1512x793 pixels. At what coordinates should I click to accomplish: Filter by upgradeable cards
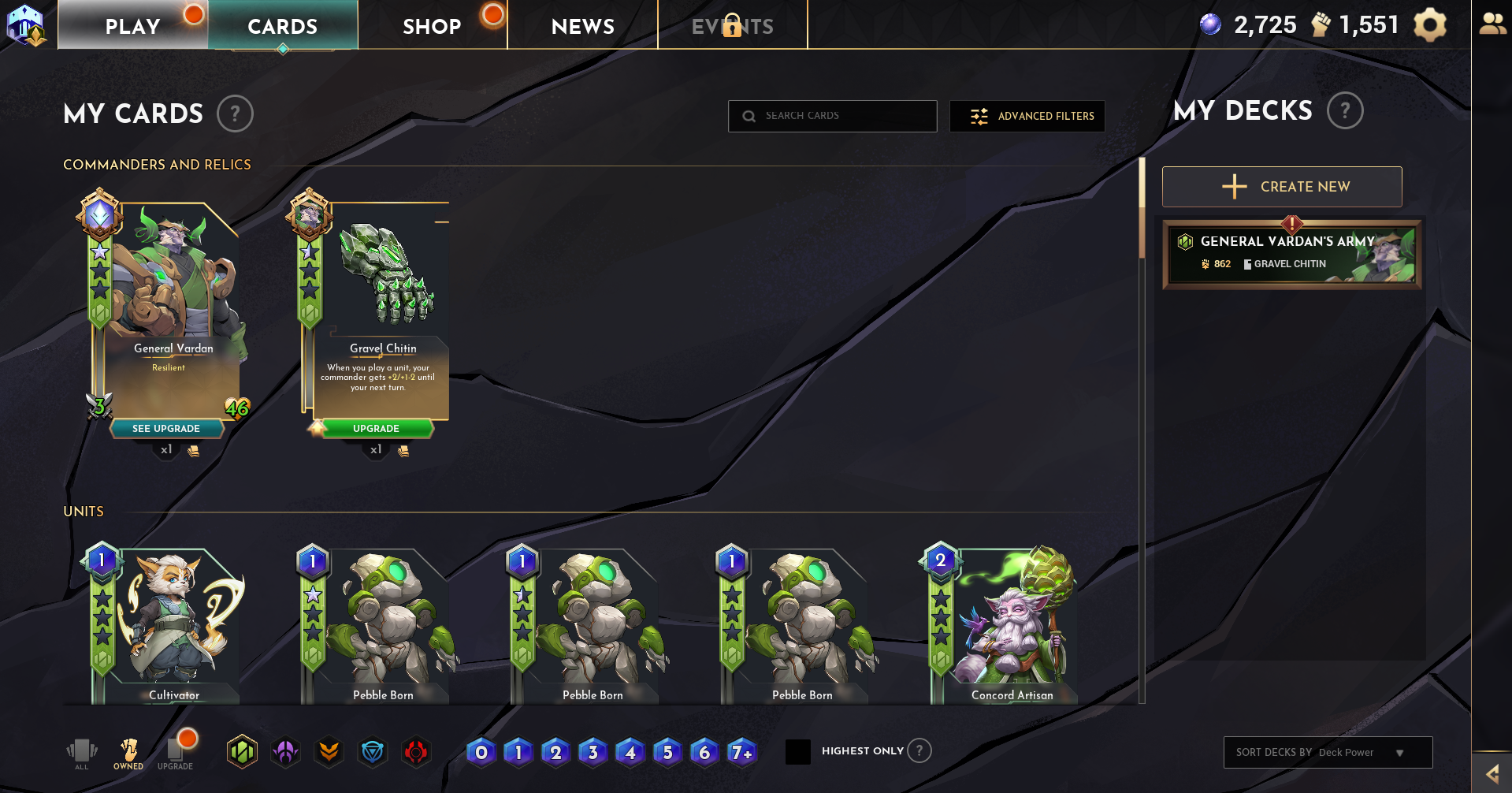point(175,753)
